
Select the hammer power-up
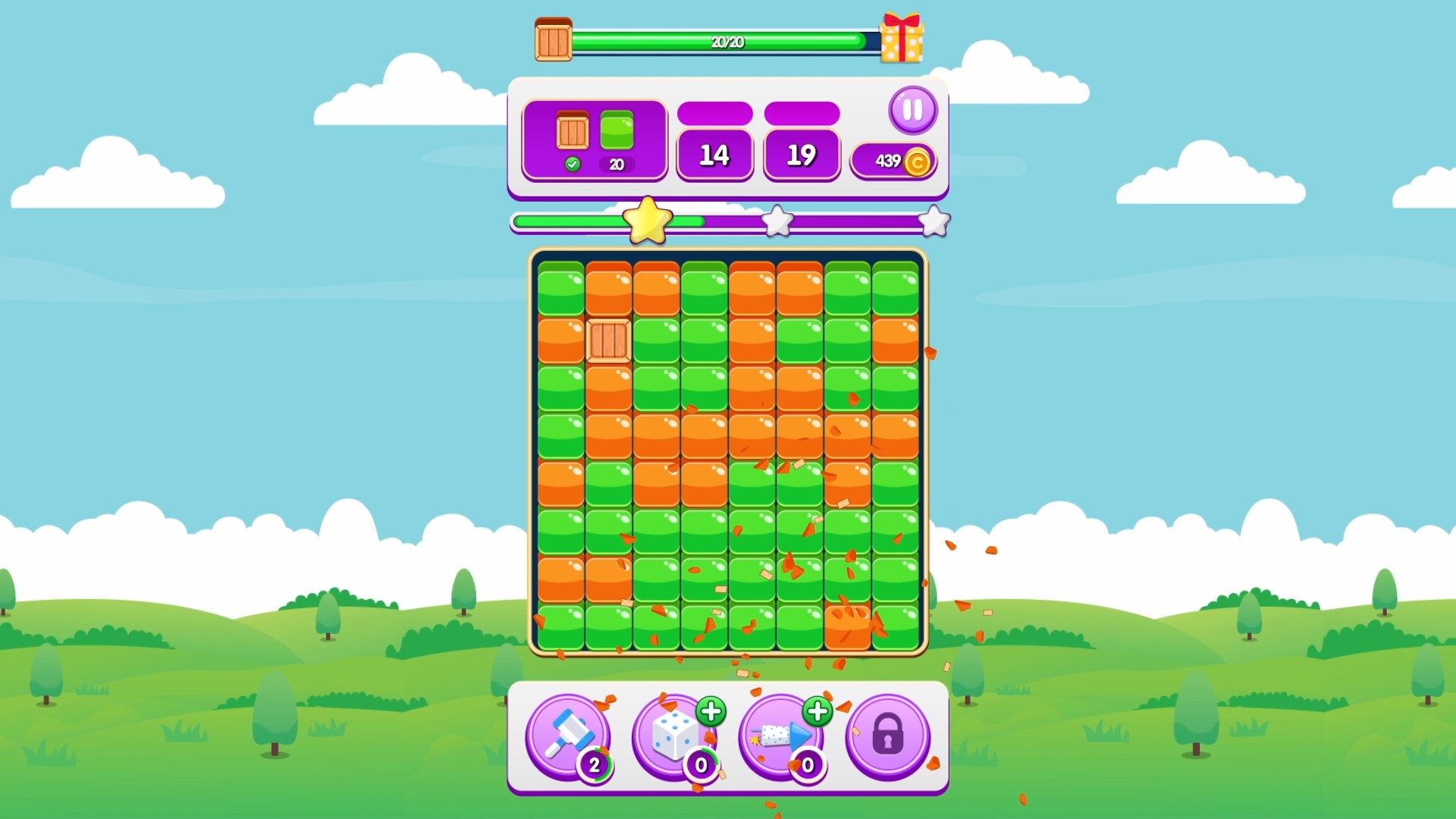(567, 734)
